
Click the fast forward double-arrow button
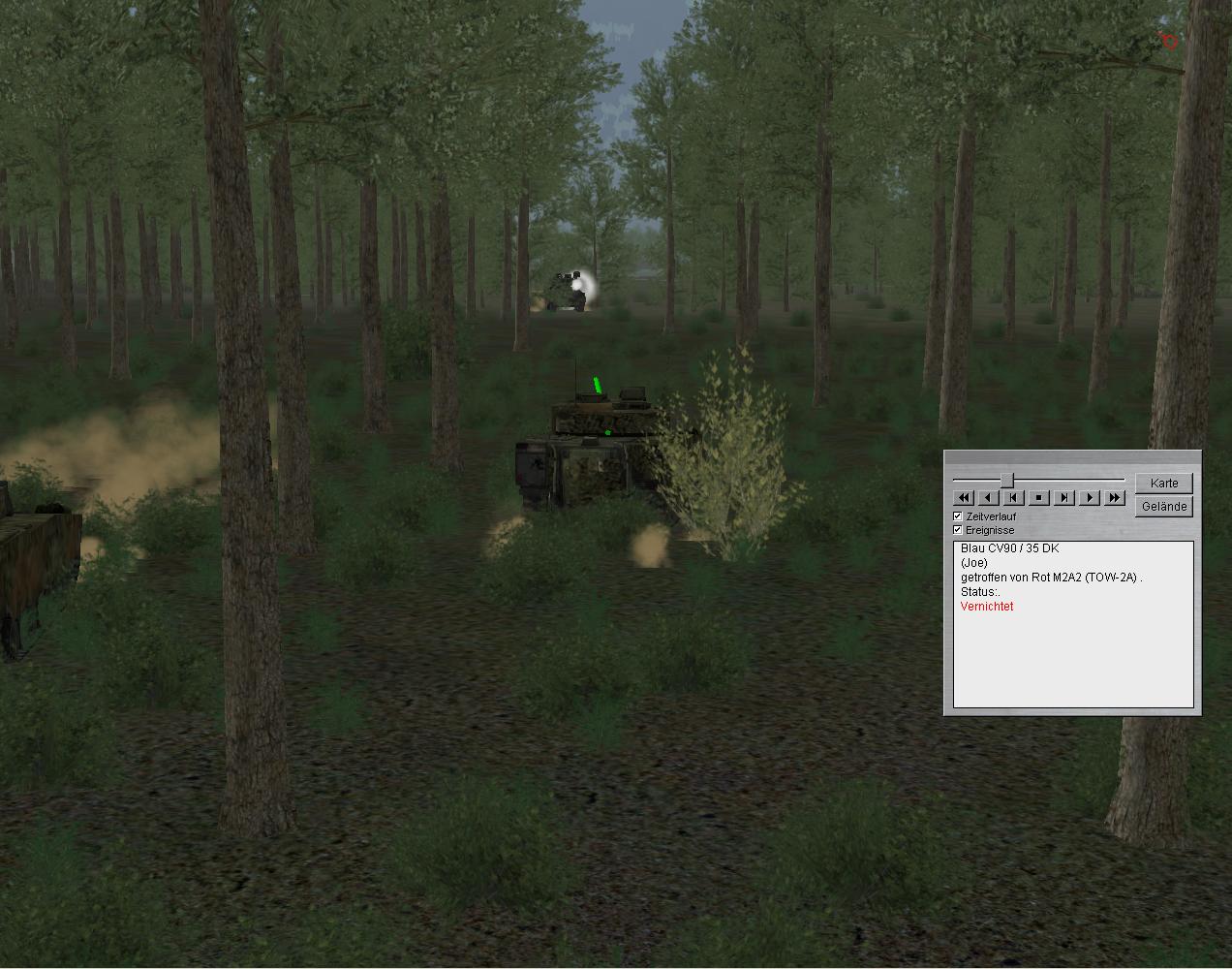click(1114, 497)
